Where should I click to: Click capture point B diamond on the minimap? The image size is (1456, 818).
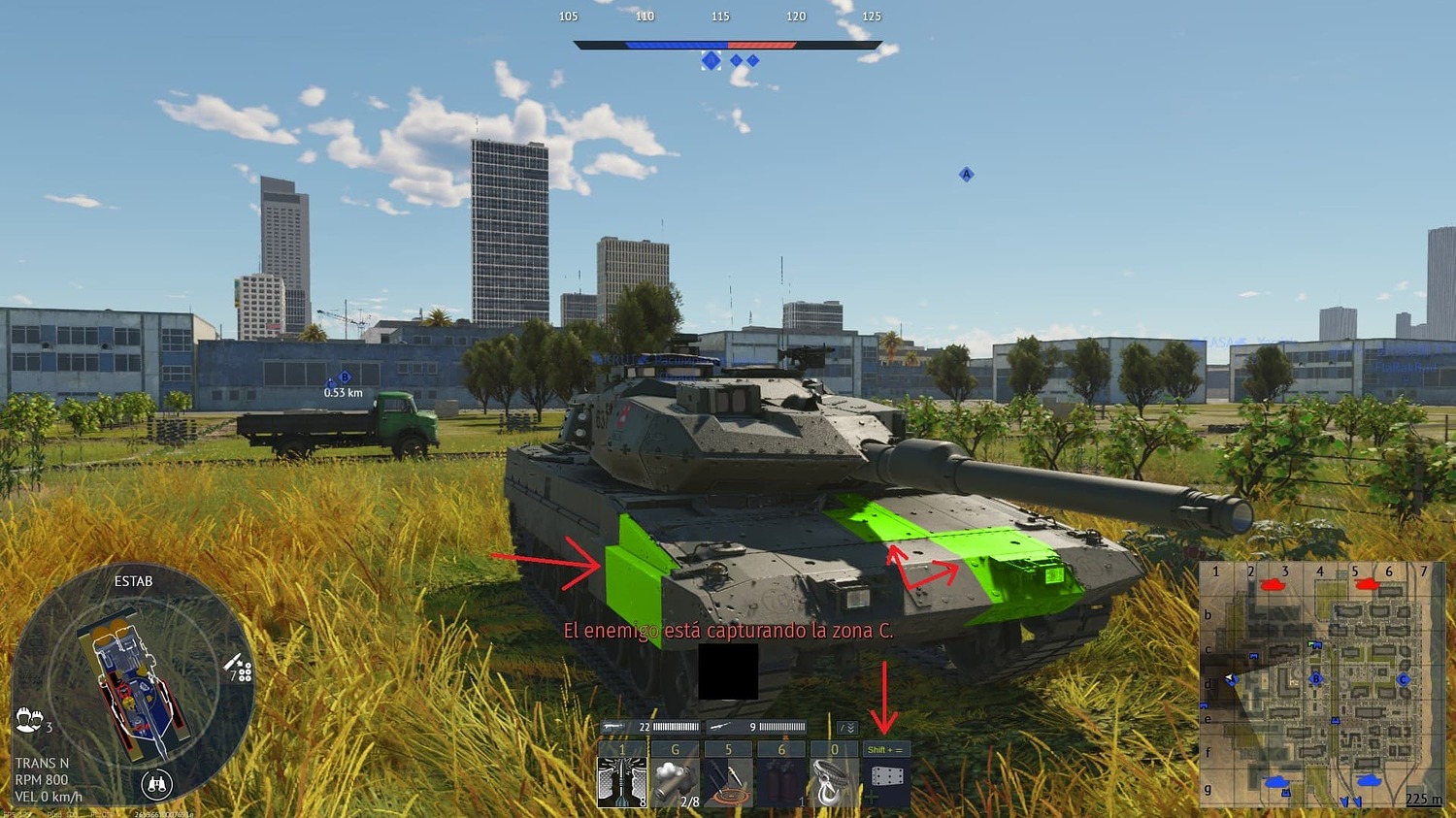coord(1315,680)
